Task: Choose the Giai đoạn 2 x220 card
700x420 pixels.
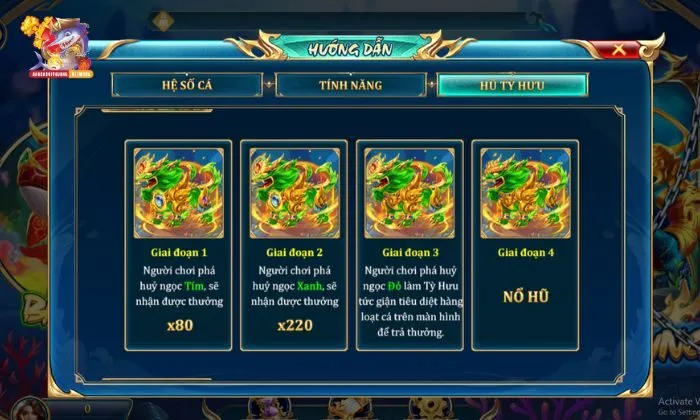Action: (x=294, y=245)
